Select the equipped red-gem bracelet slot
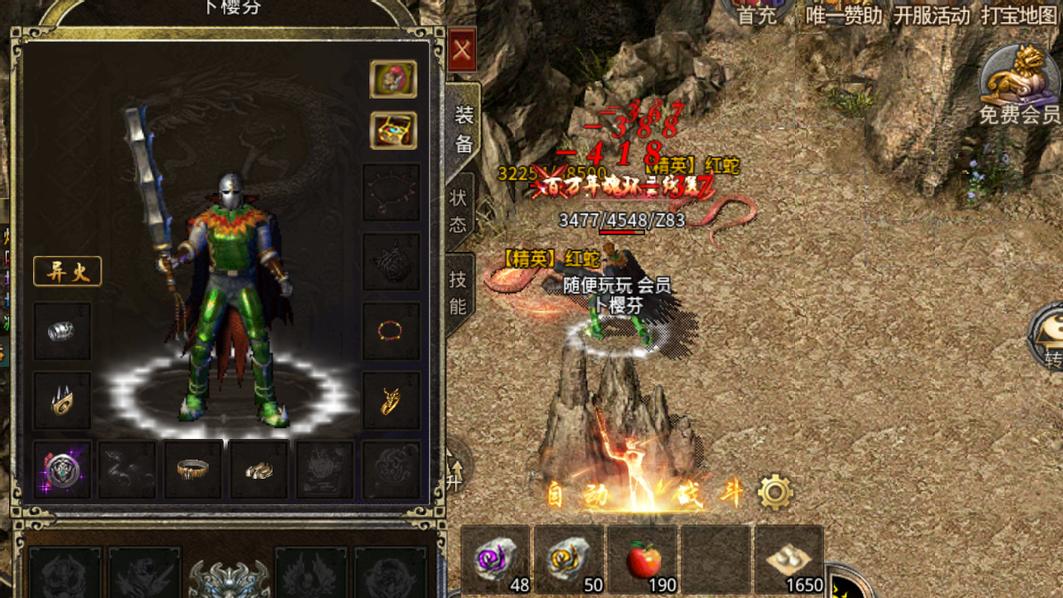This screenshot has width=1063, height=598. click(x=391, y=330)
